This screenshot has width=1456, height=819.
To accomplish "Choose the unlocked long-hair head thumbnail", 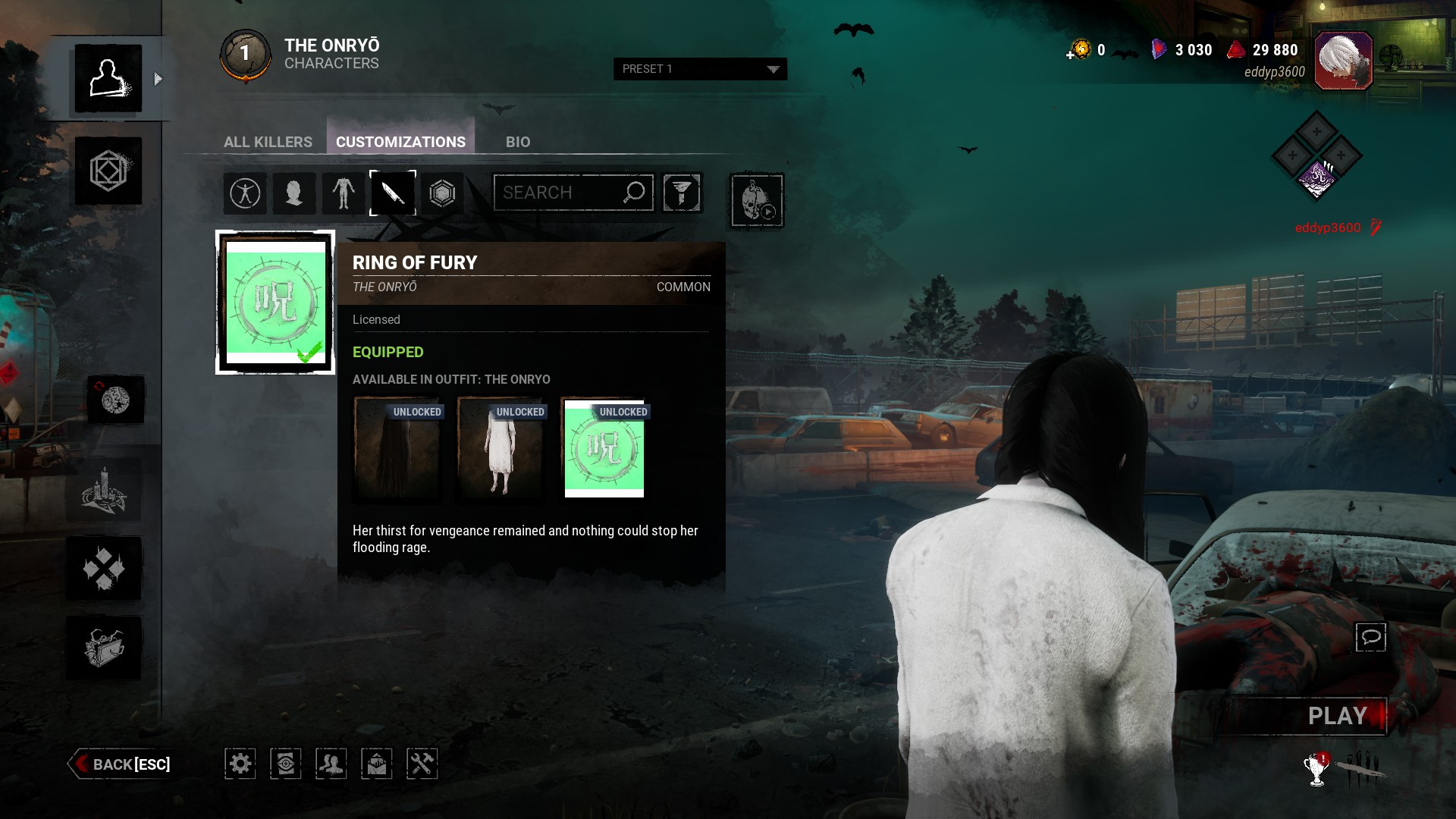I will pos(398,449).
